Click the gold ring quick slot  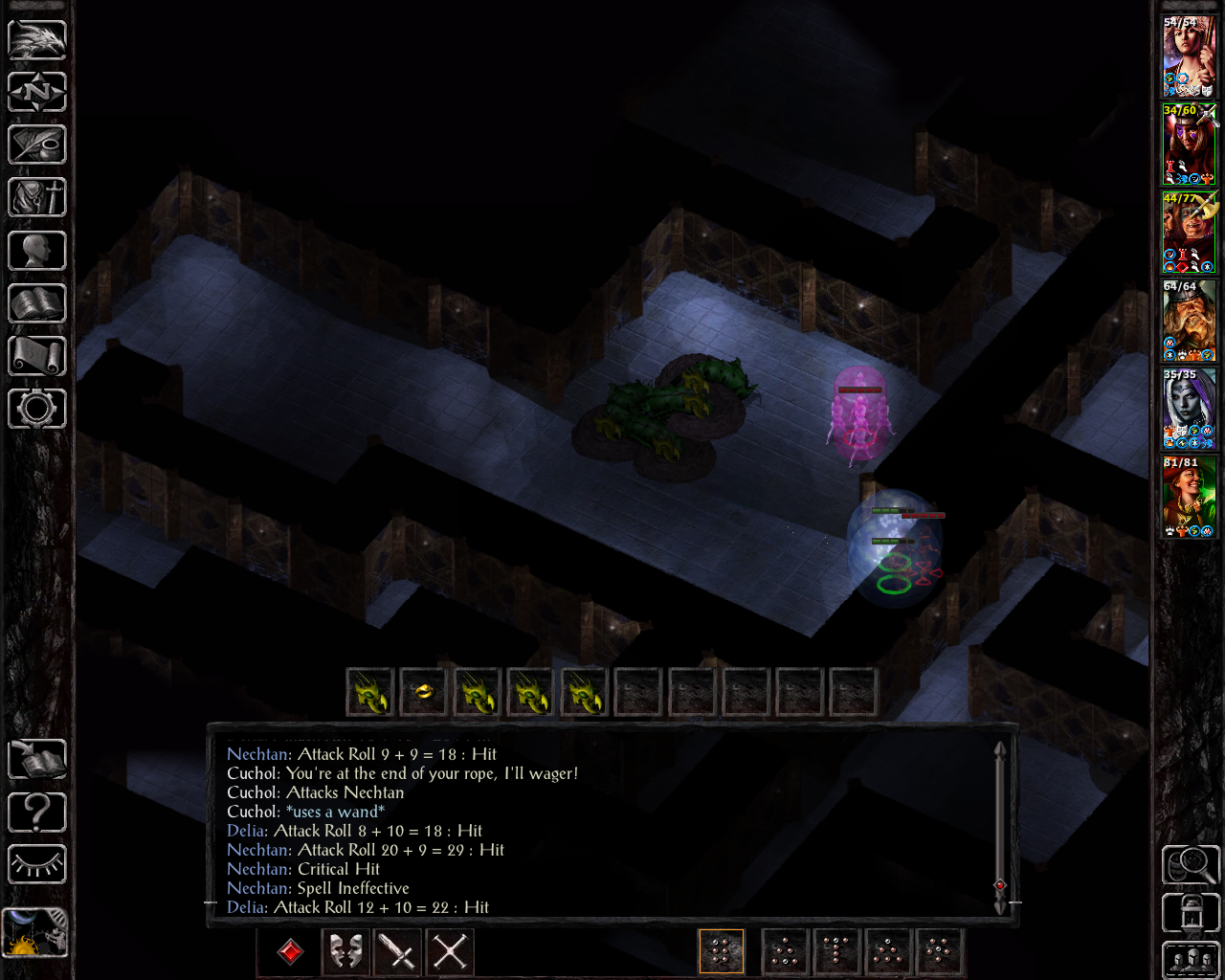424,691
